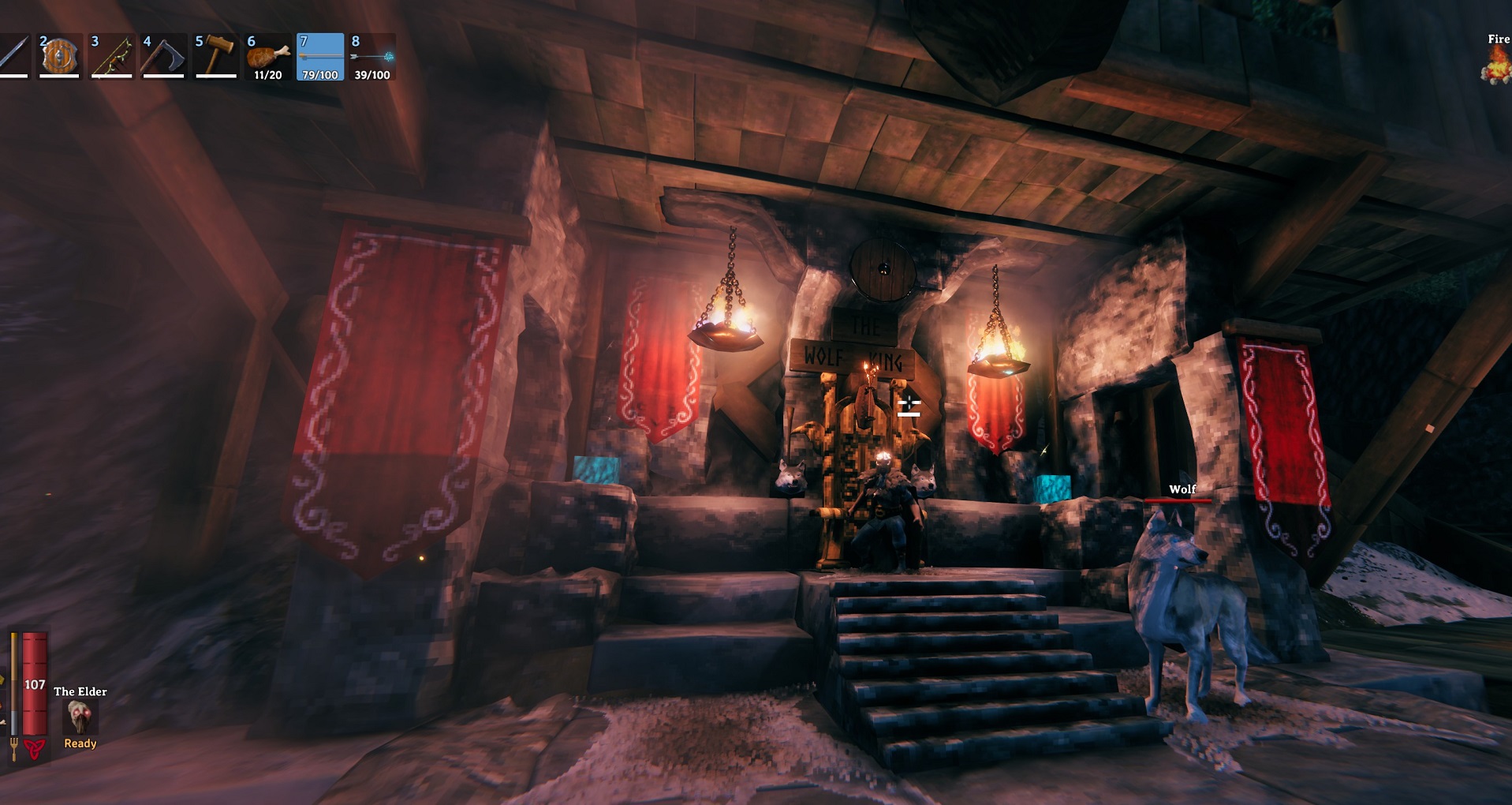Equip the wooden shield in slot 2
Screen dimensions: 1512x805
59,55
